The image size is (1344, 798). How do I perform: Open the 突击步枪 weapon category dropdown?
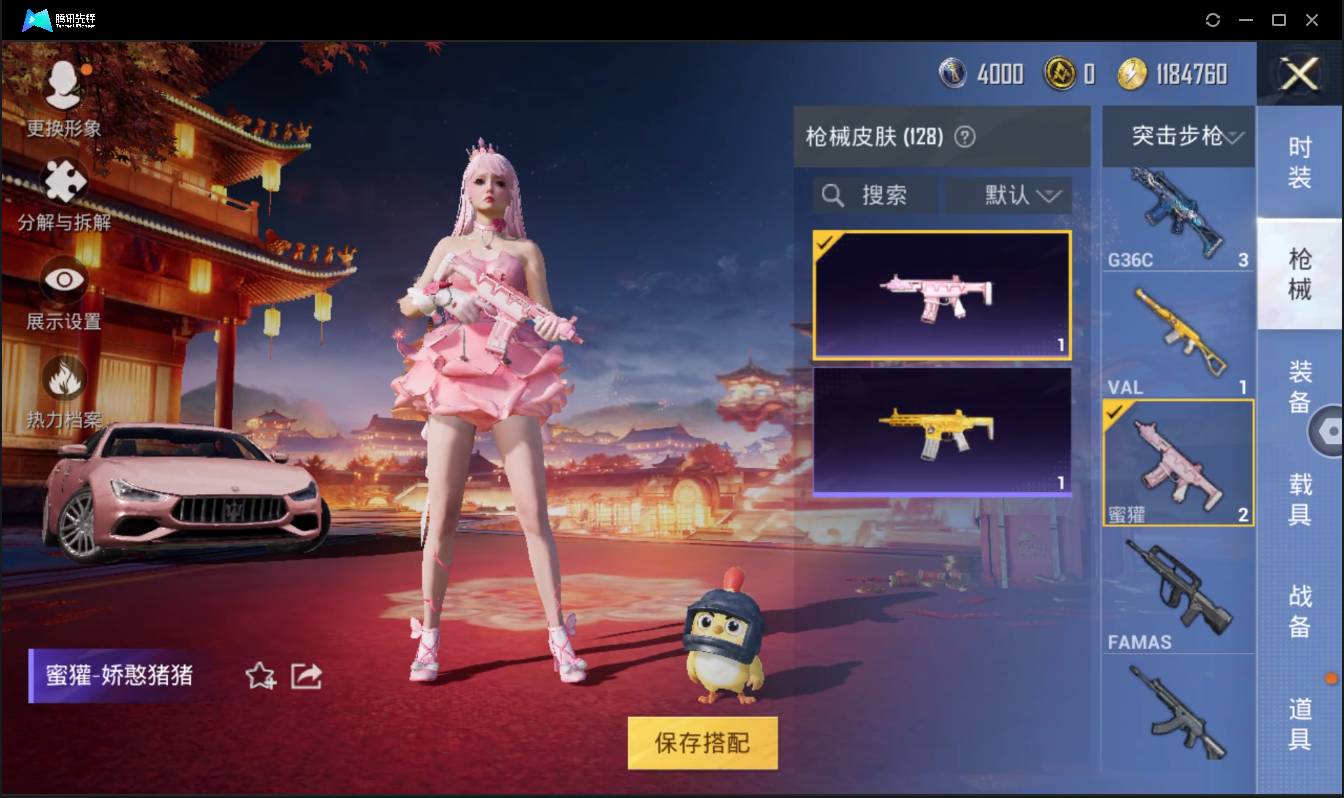click(x=1178, y=137)
